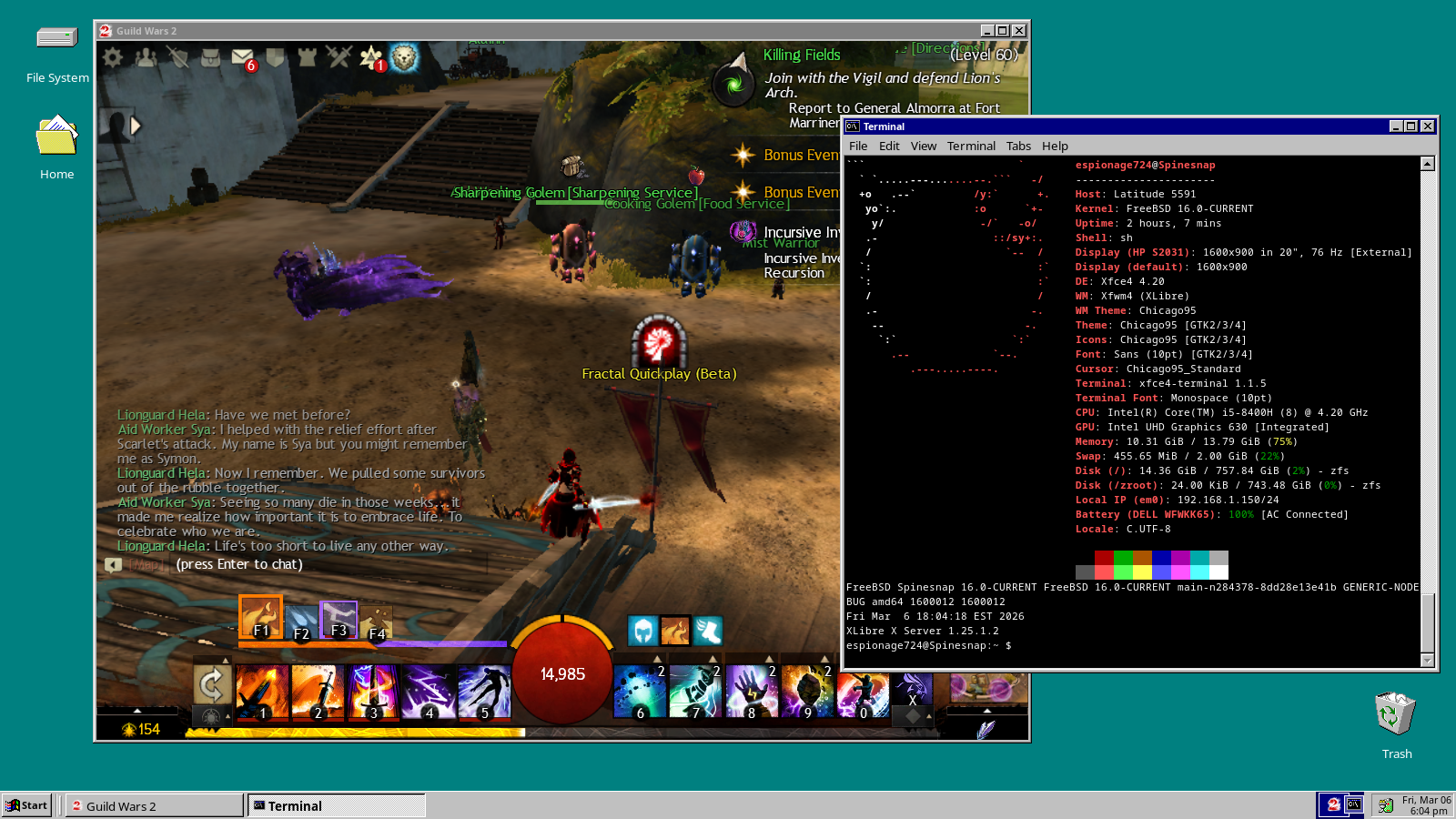
Task: Open the guild tower icon
Action: pyautogui.click(x=307, y=57)
